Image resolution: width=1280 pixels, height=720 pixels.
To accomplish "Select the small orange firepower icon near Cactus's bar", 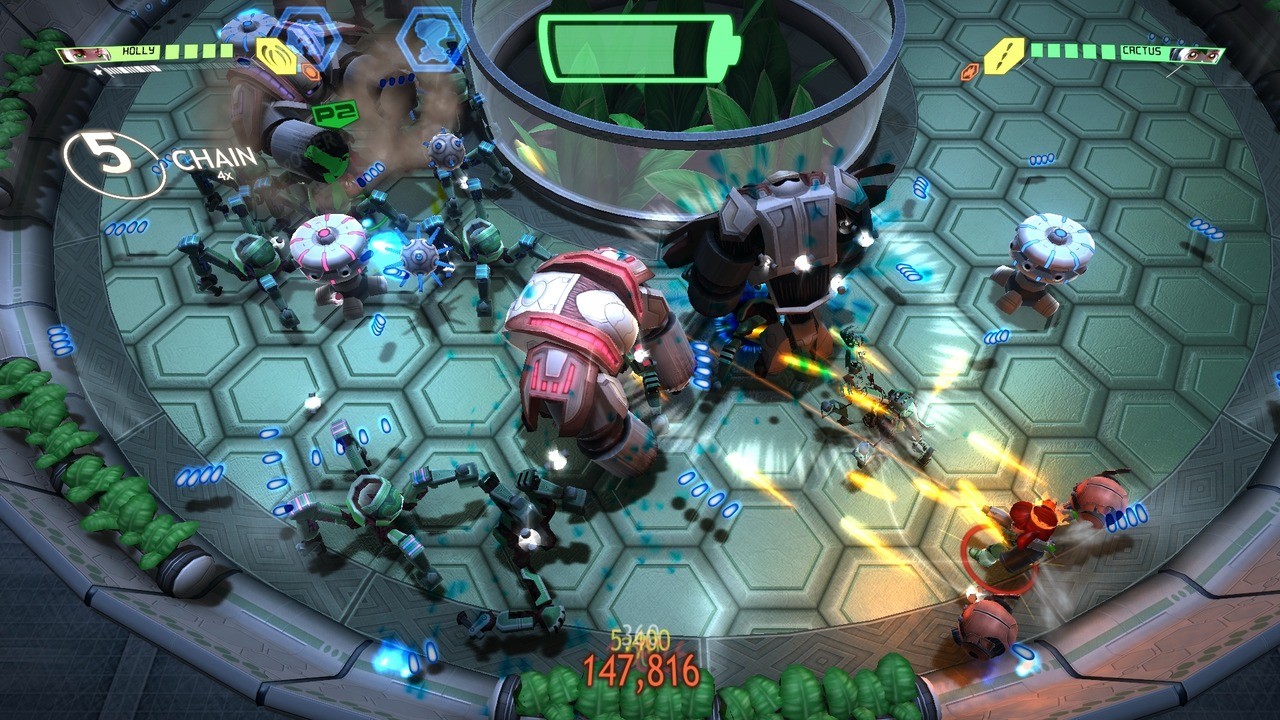I will [x=969, y=71].
